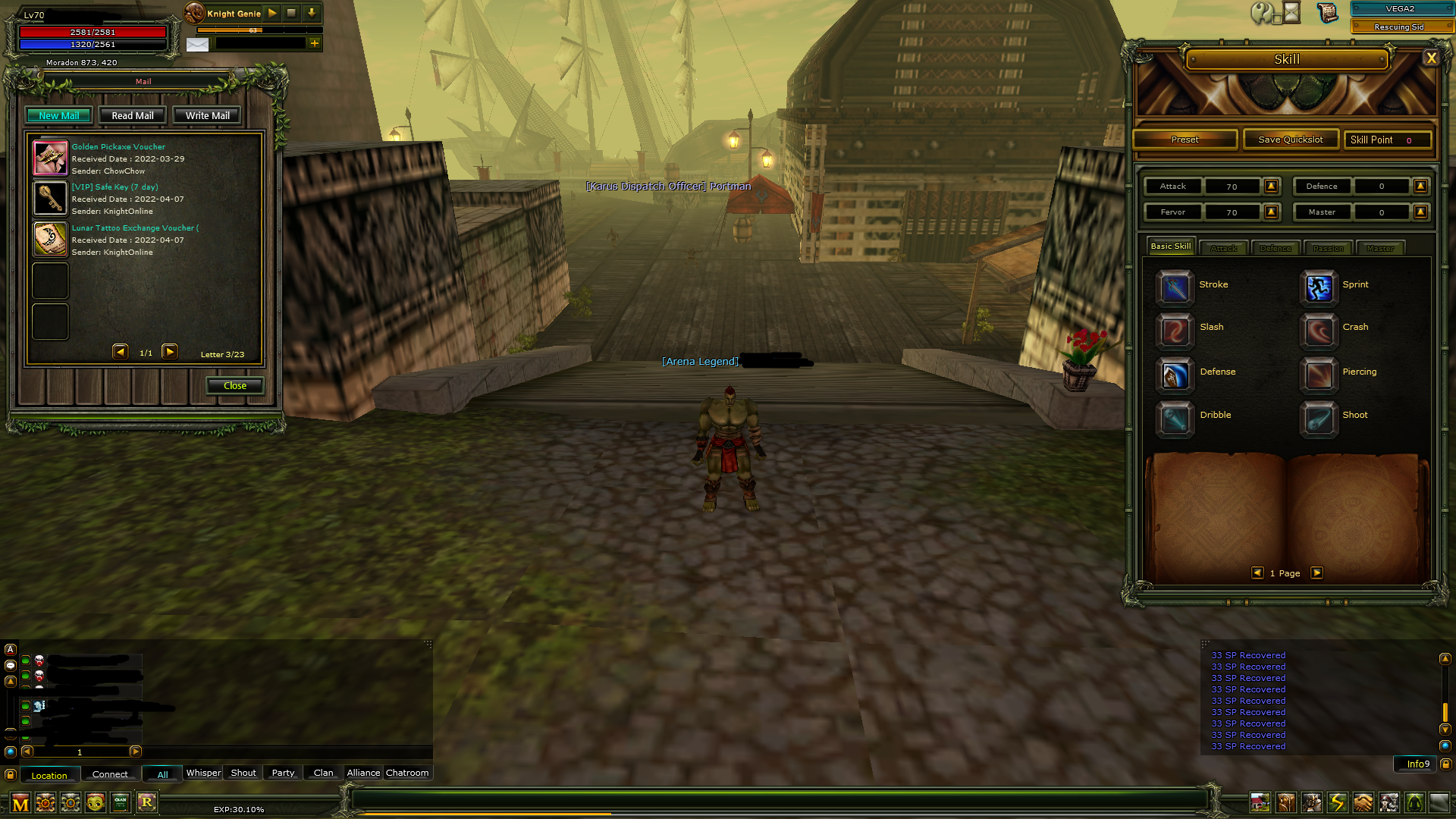
Task: Switch to the Attack skill tab
Action: [x=1222, y=247]
